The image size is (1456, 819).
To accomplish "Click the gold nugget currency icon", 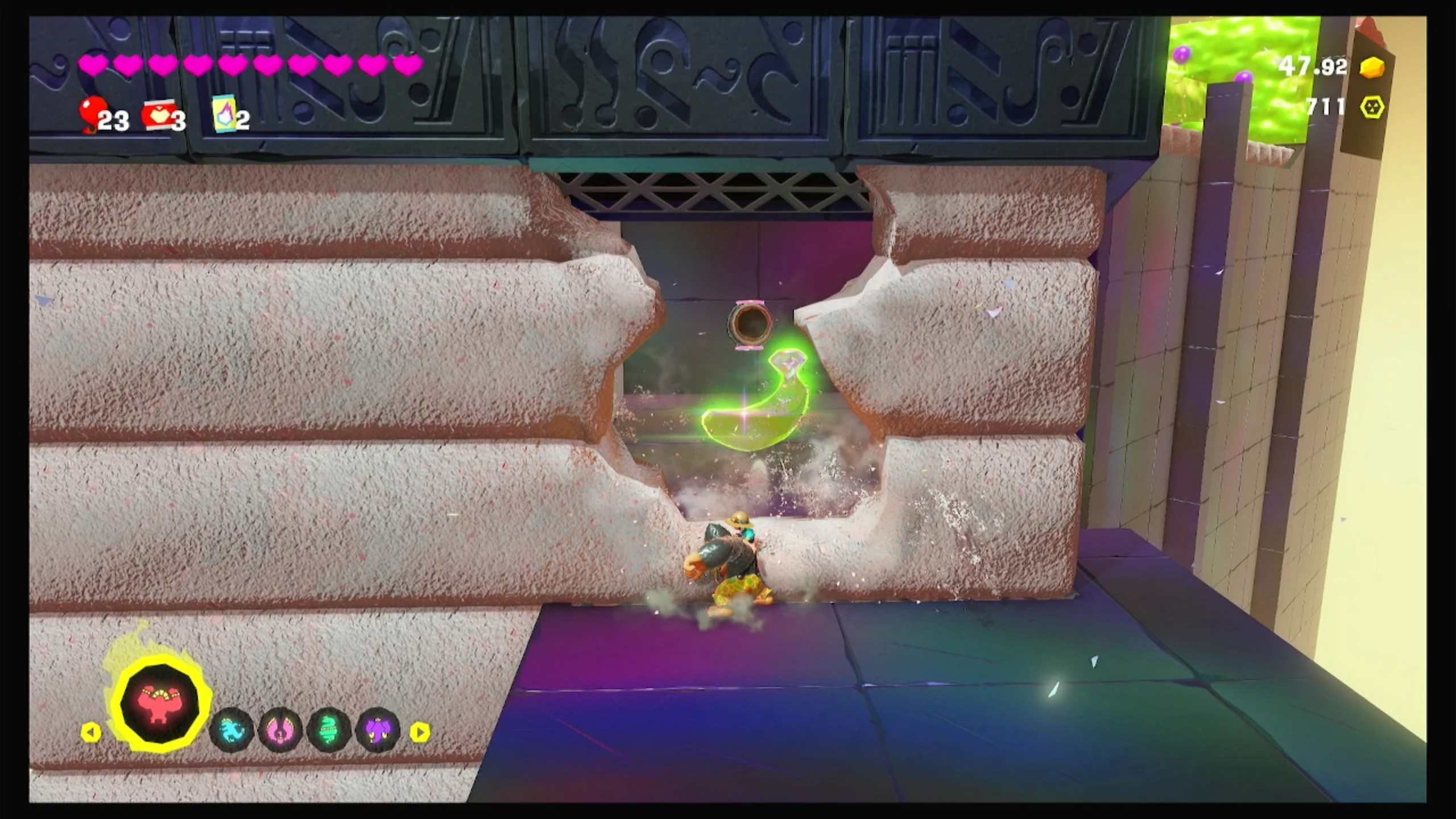I will click(x=1372, y=68).
